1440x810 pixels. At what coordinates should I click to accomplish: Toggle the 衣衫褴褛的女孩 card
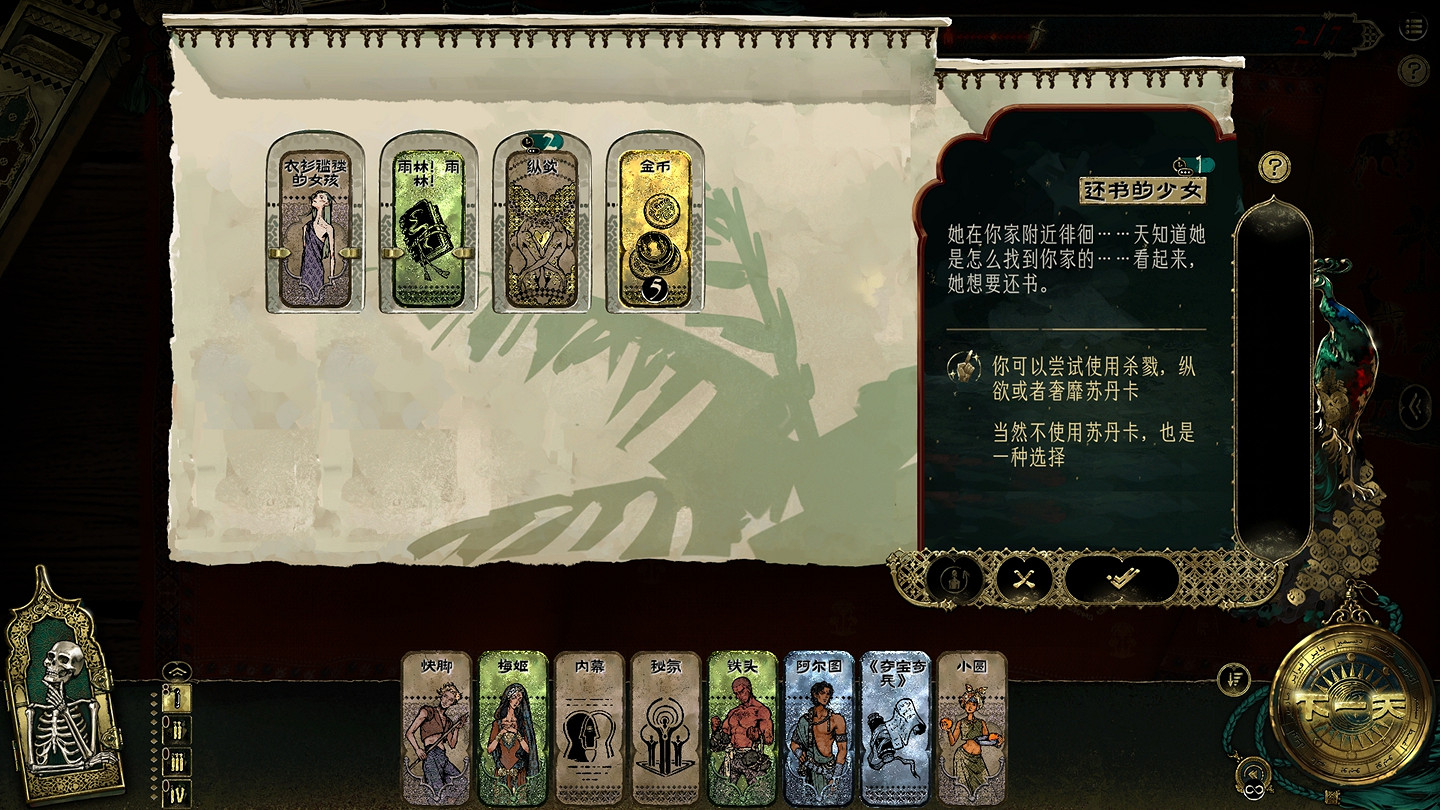pos(315,230)
